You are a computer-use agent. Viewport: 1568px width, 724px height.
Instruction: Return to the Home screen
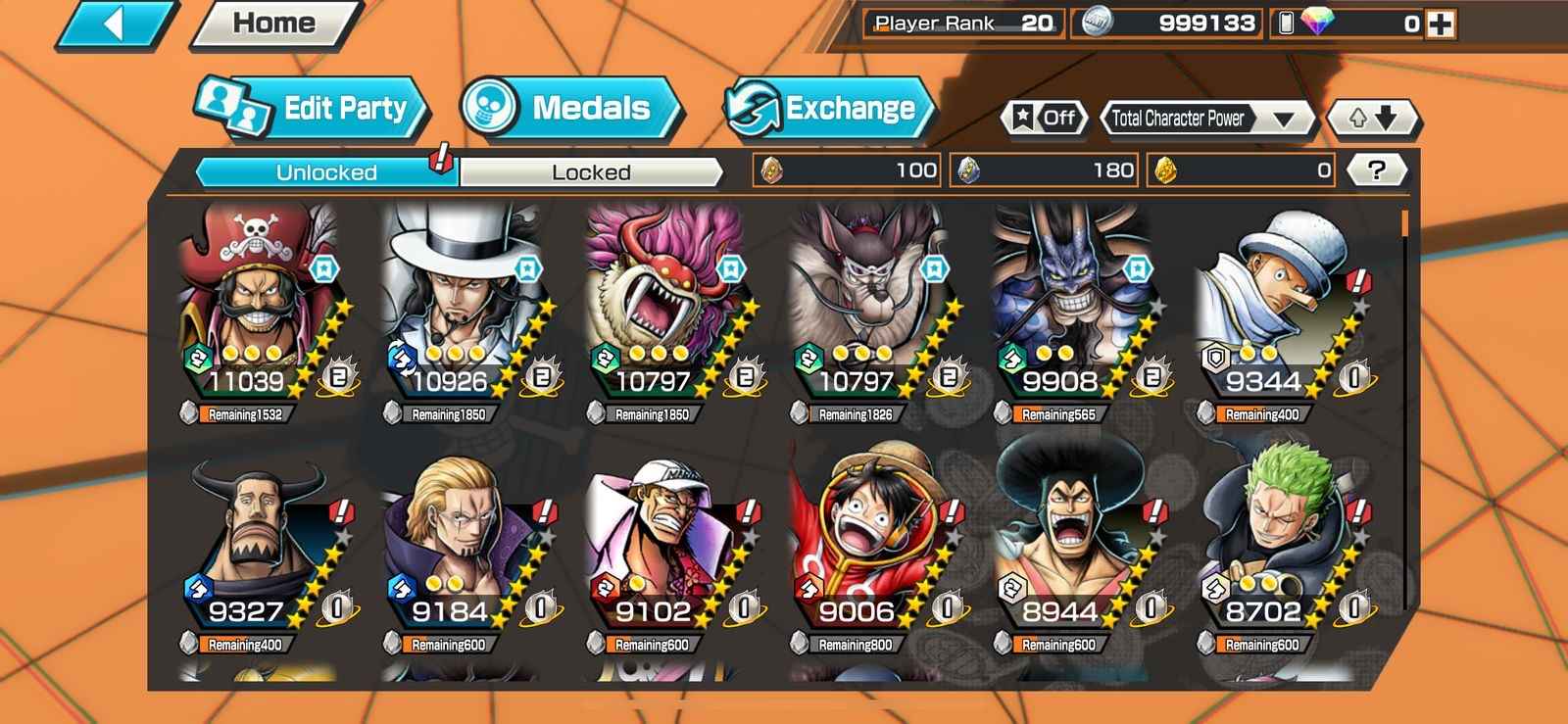[x=274, y=24]
